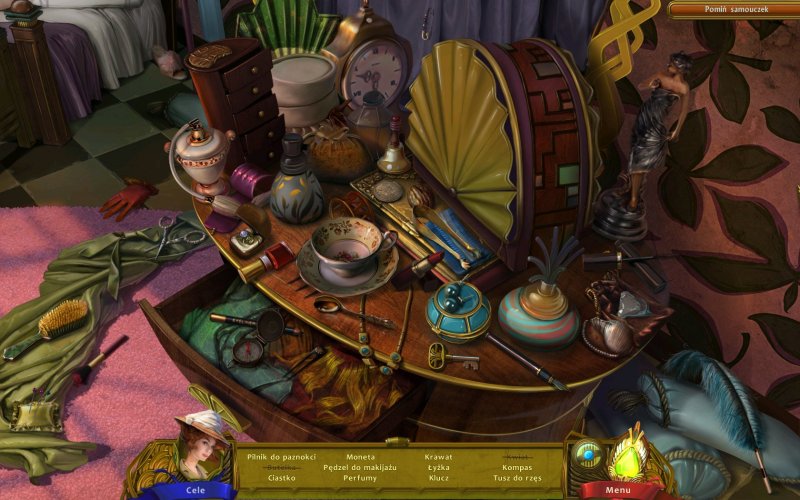Pick the Krawat list entry
Screen dimensions: 800x500
[x=438, y=457]
